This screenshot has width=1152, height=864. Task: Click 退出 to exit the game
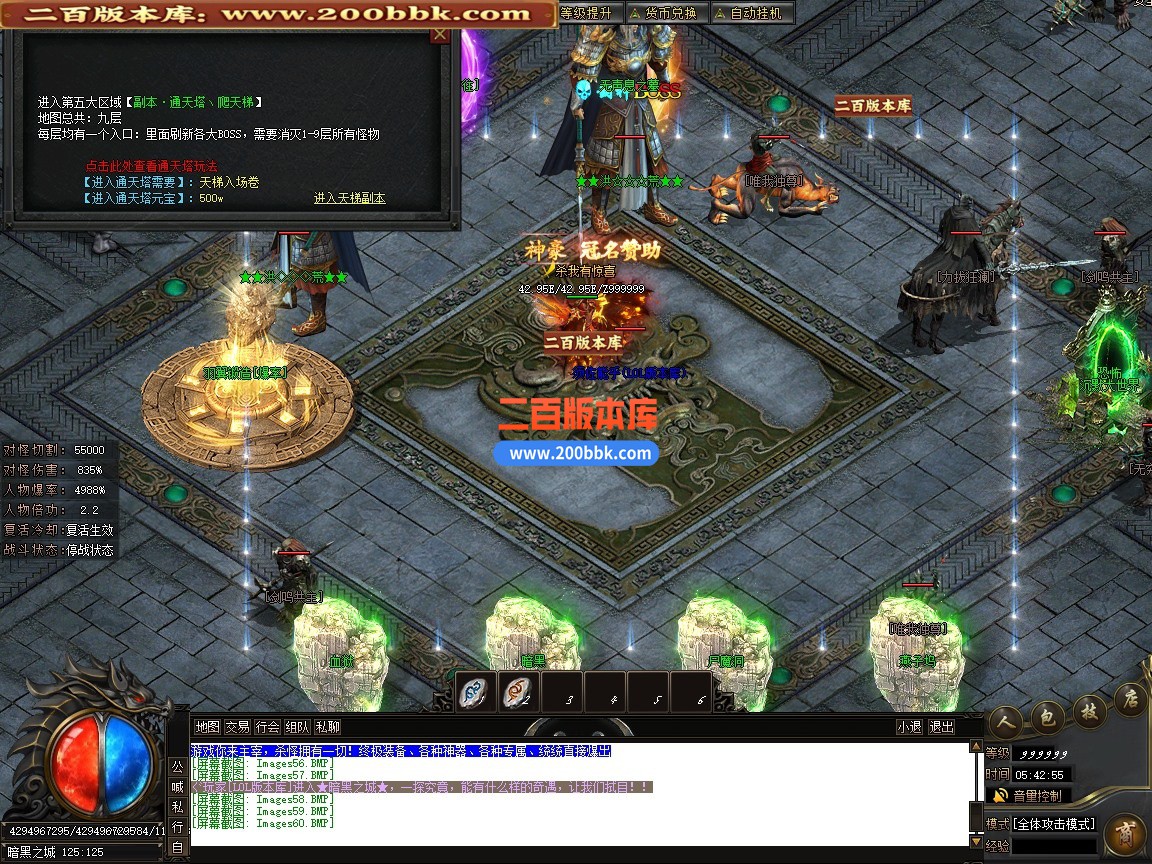pos(941,727)
